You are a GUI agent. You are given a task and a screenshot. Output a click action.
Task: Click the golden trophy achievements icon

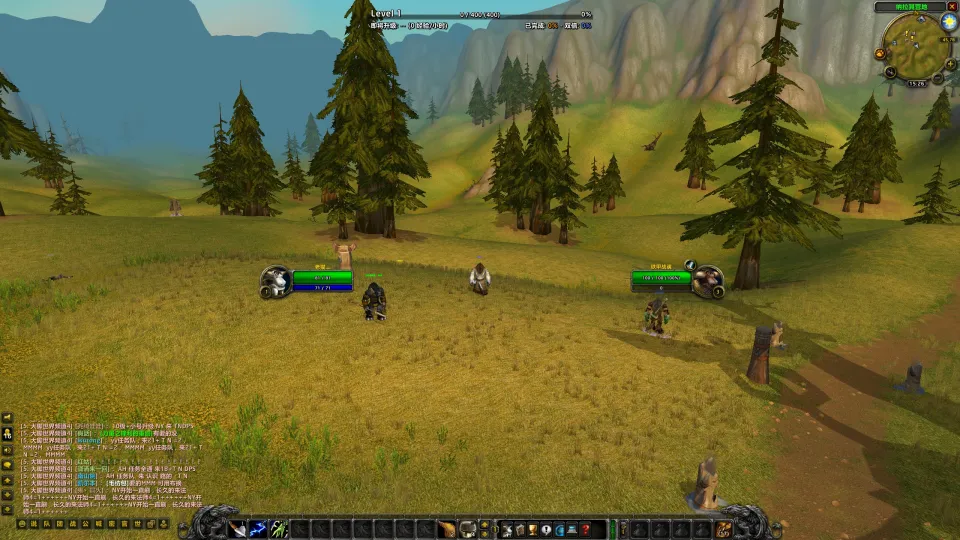(x=533, y=529)
